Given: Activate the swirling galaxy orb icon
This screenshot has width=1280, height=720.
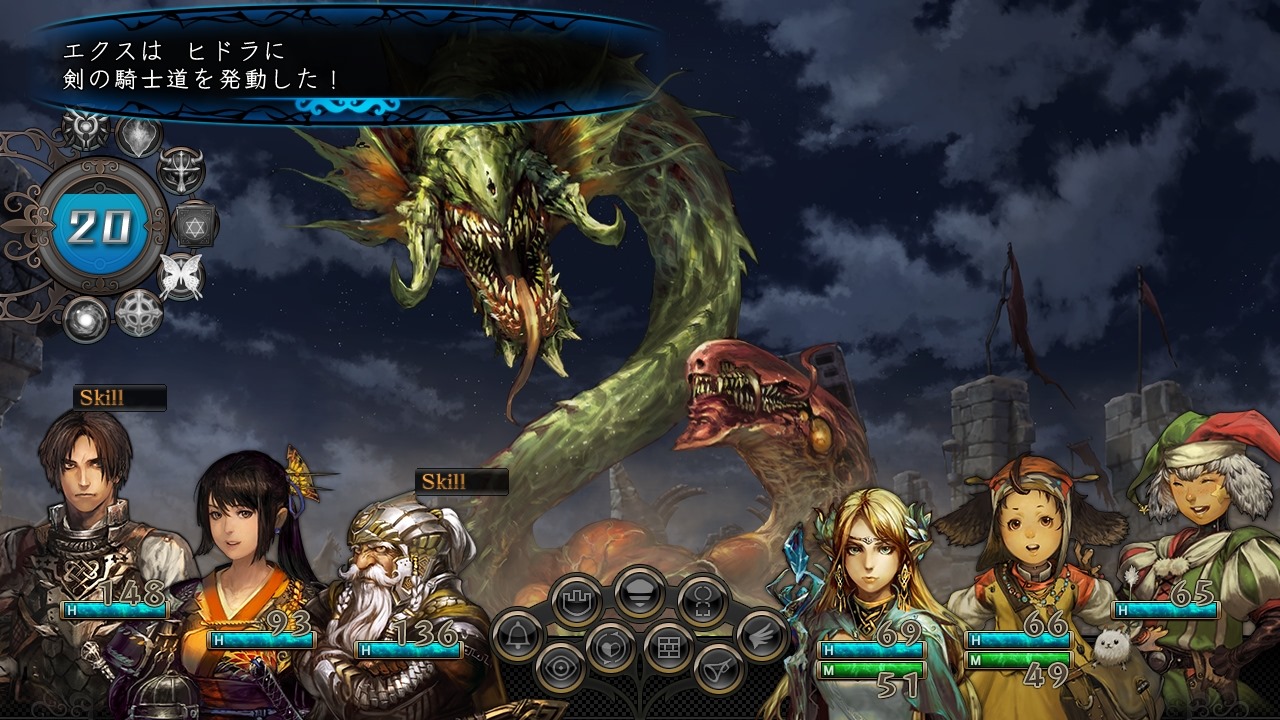Looking at the screenshot, I should pyautogui.click(x=86, y=319).
